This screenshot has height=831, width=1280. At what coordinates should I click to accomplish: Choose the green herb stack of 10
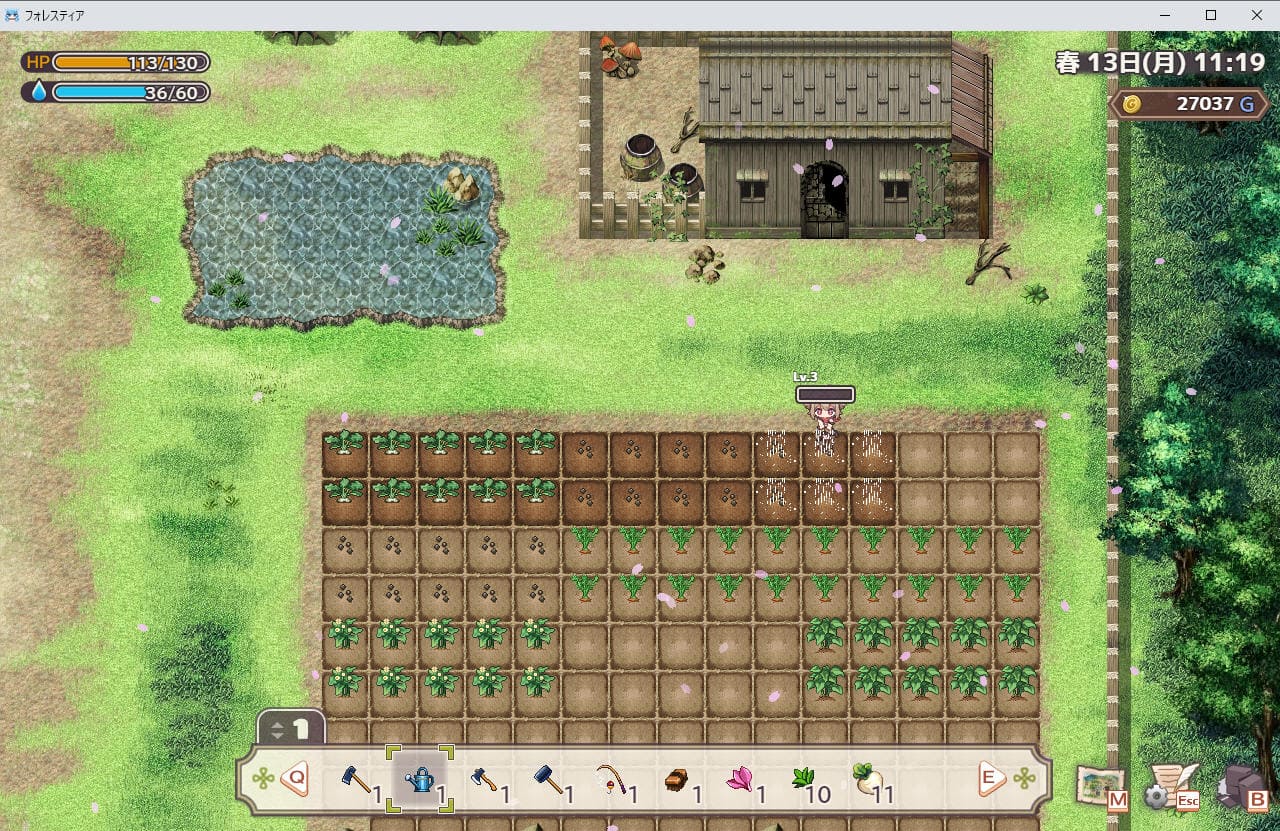pos(803,779)
